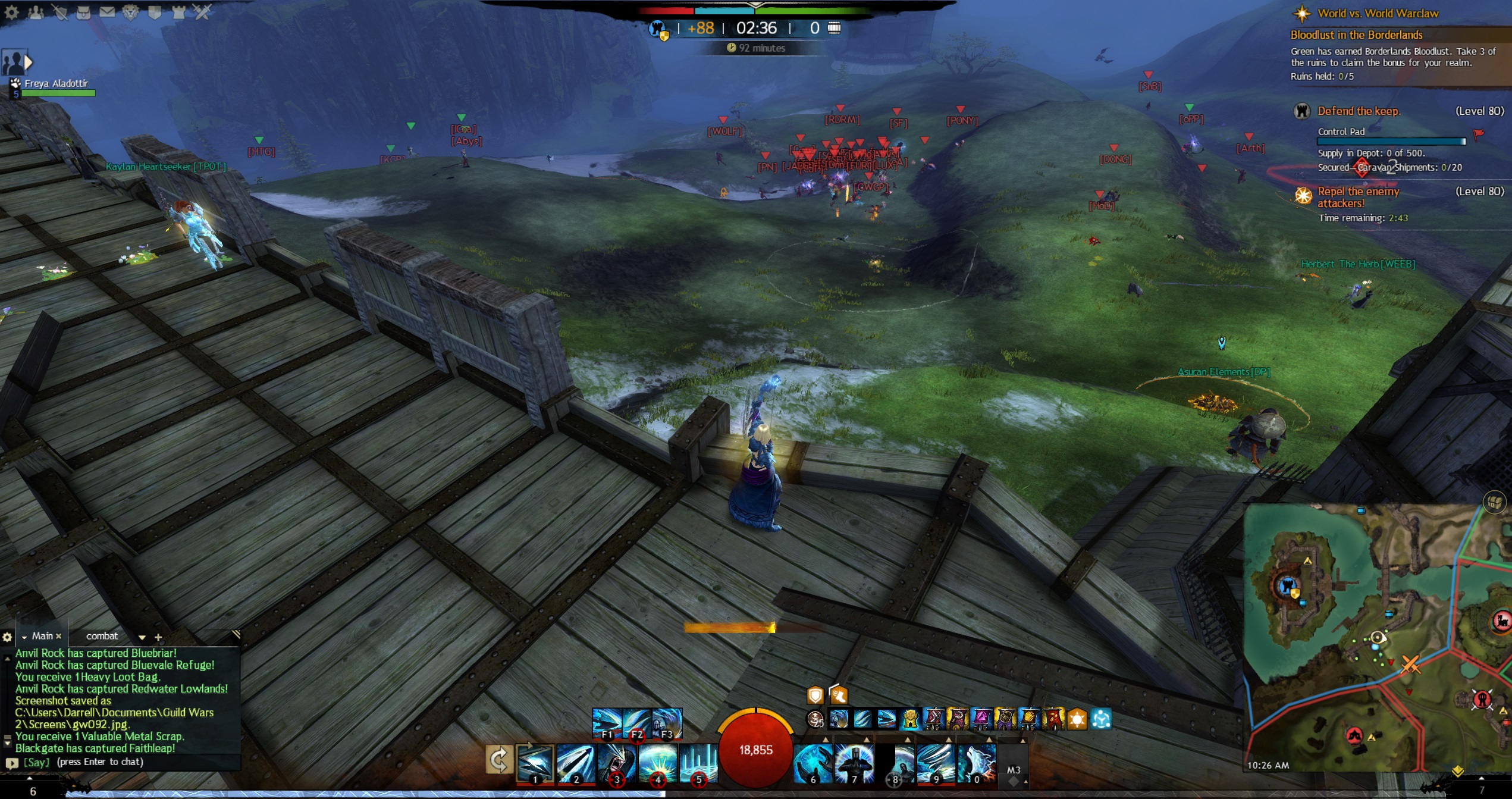Open the game menu gear icon
Image resolution: width=1512 pixels, height=799 pixels.
(11, 11)
